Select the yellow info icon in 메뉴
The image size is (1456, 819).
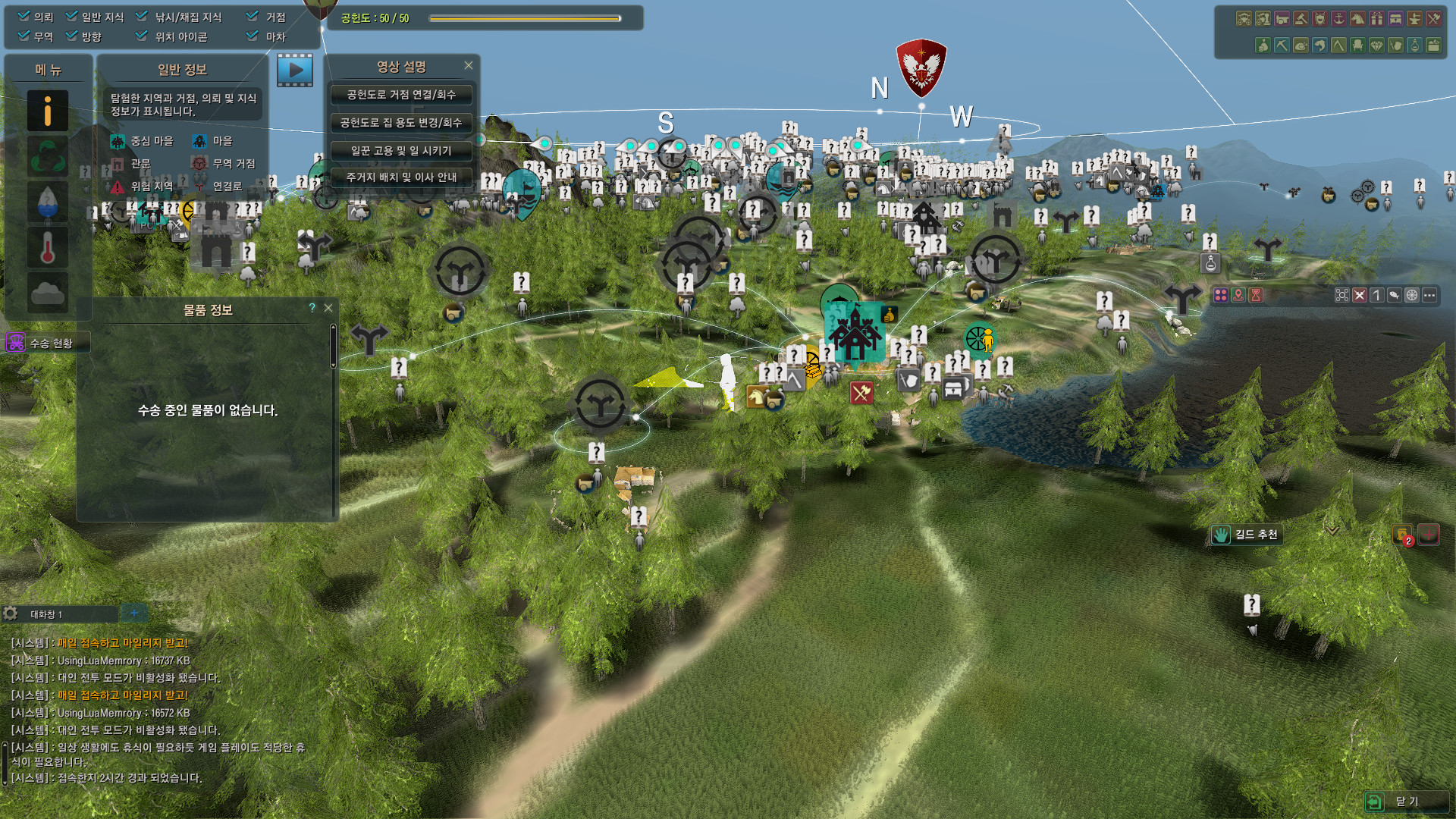click(48, 111)
